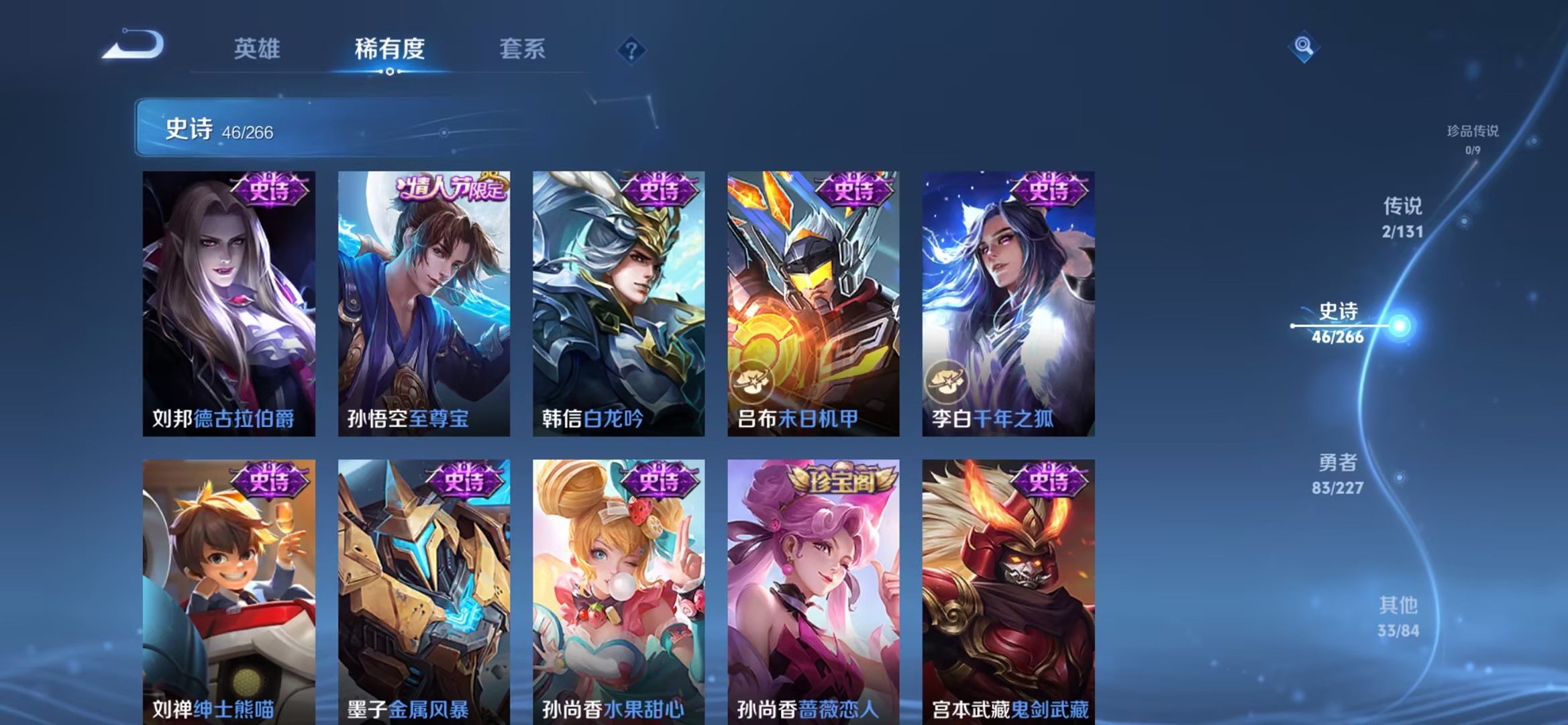Image resolution: width=1568 pixels, height=725 pixels.
Task: Open details for 孙尚香水果甜心 skin
Action: 619,591
